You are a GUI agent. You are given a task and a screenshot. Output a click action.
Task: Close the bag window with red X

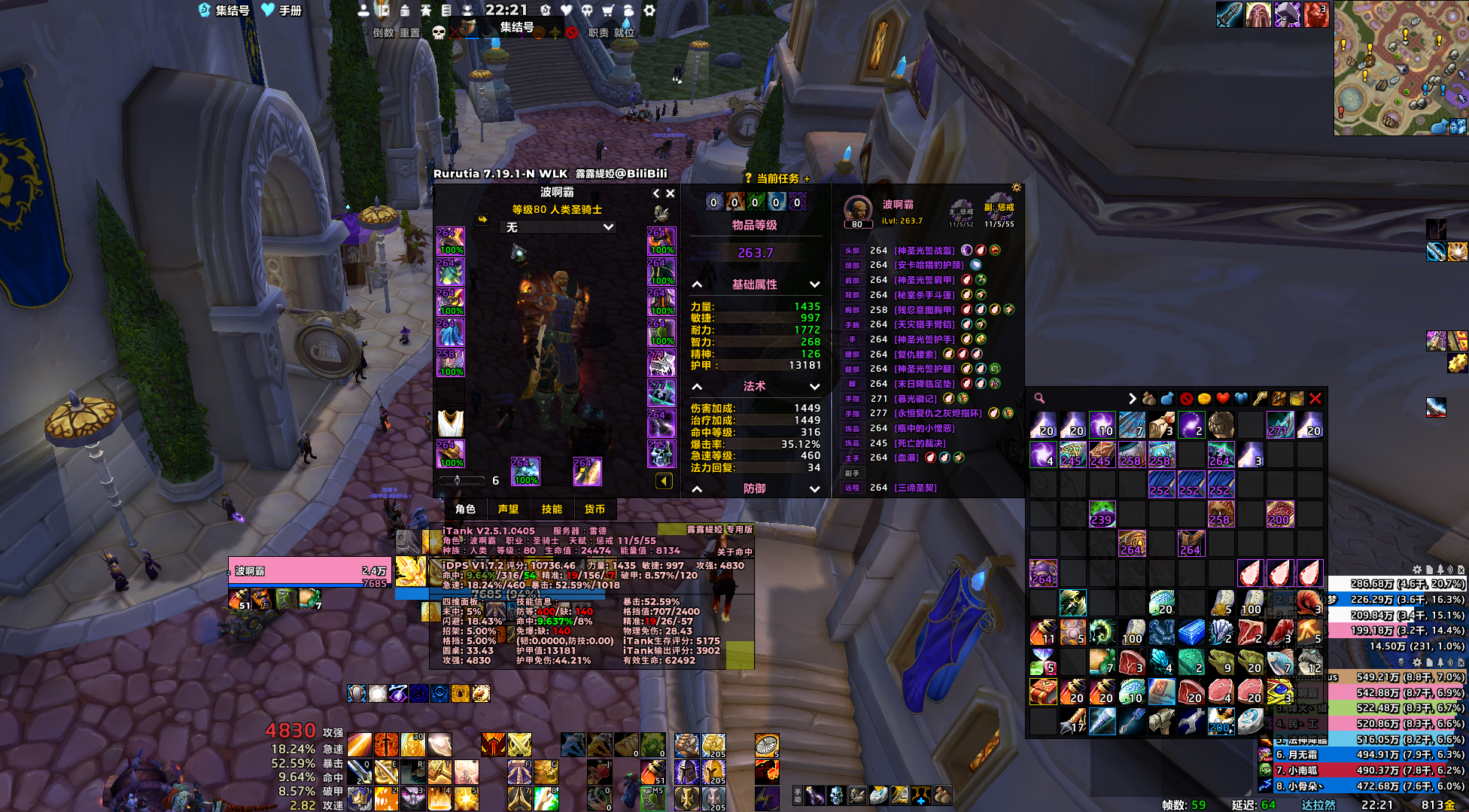point(1315,399)
